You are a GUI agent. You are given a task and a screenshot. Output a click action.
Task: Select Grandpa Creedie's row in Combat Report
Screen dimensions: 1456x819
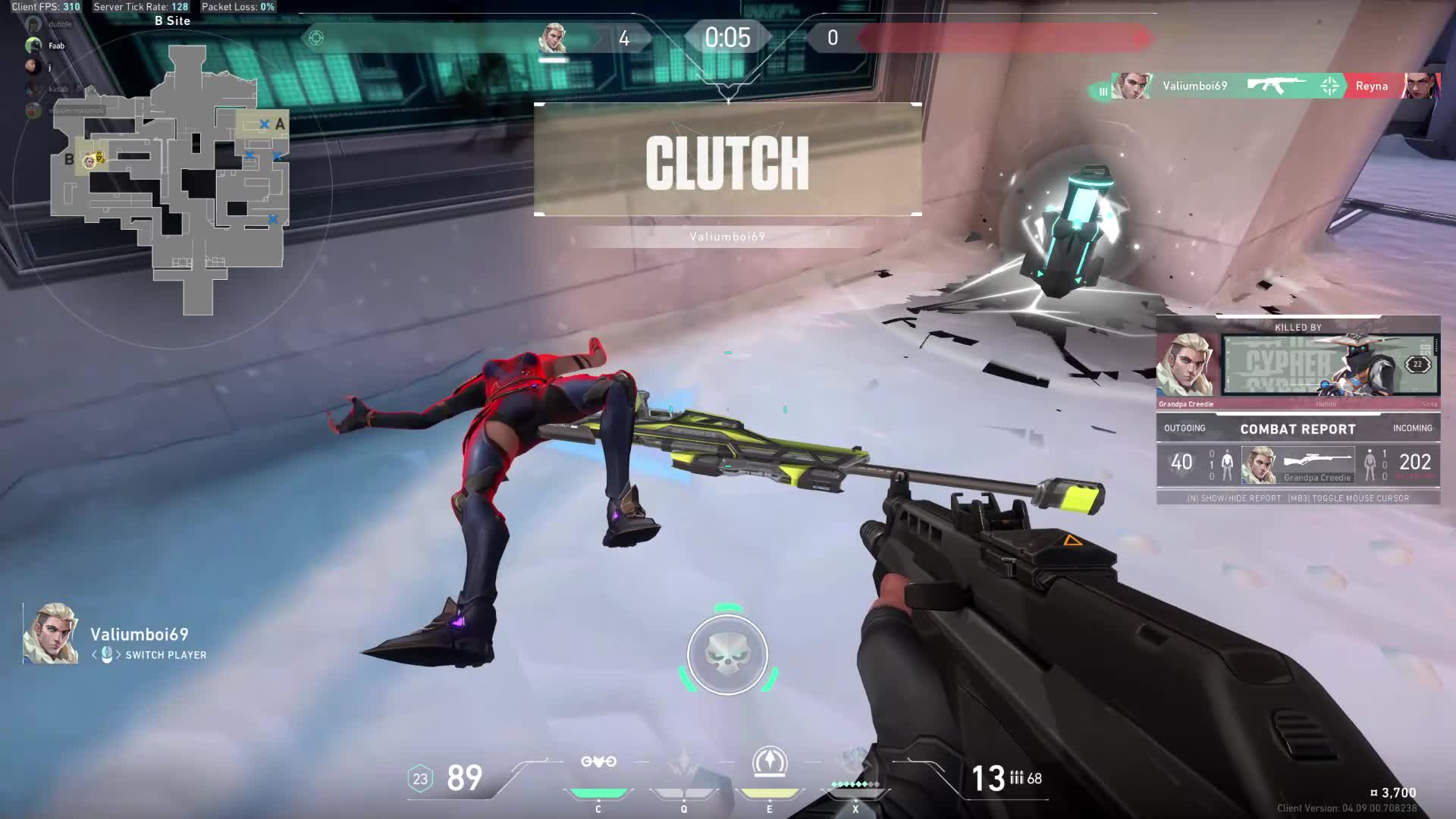(1298, 464)
